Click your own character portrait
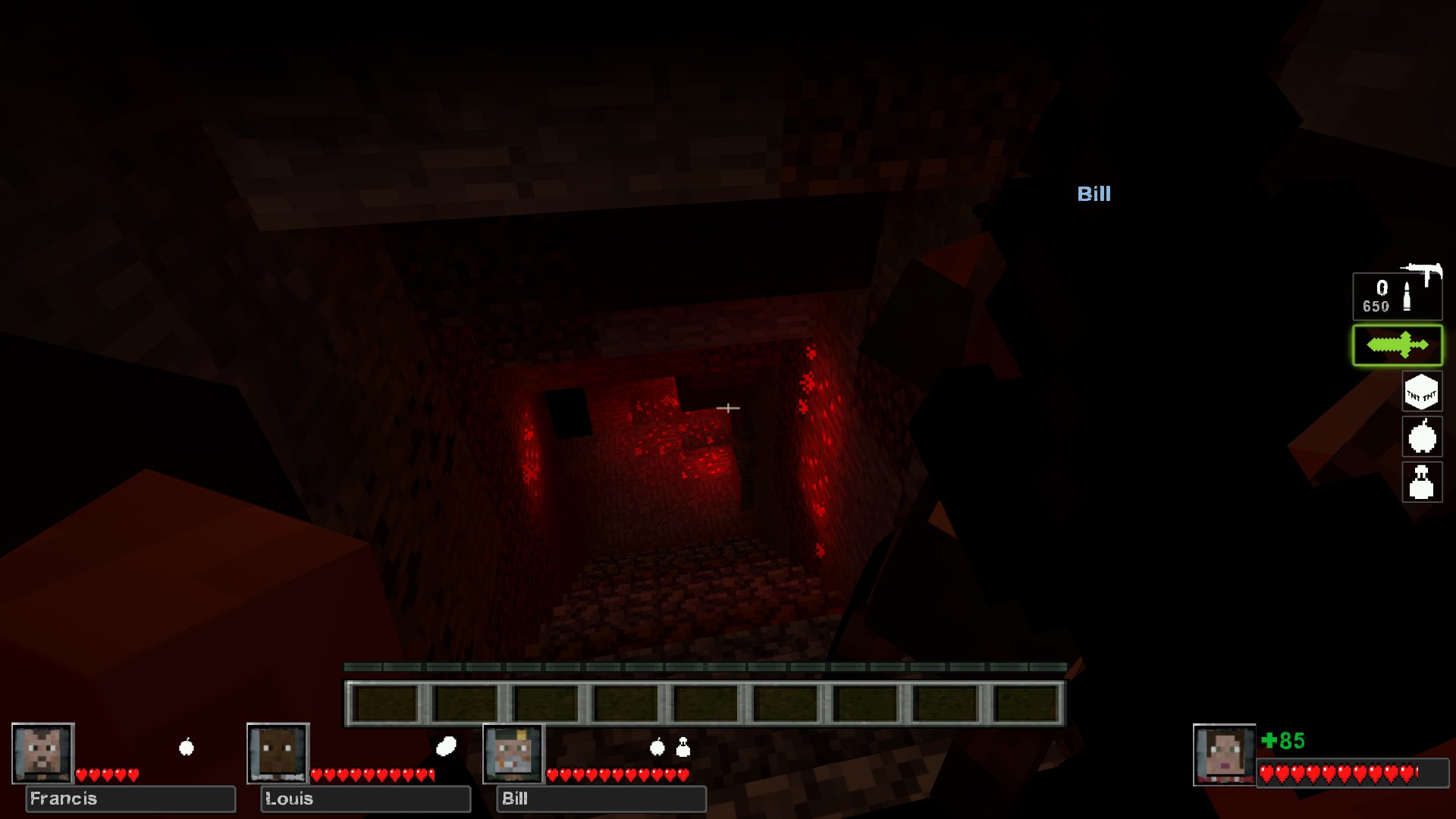The height and width of the screenshot is (819, 1456). click(x=1224, y=755)
